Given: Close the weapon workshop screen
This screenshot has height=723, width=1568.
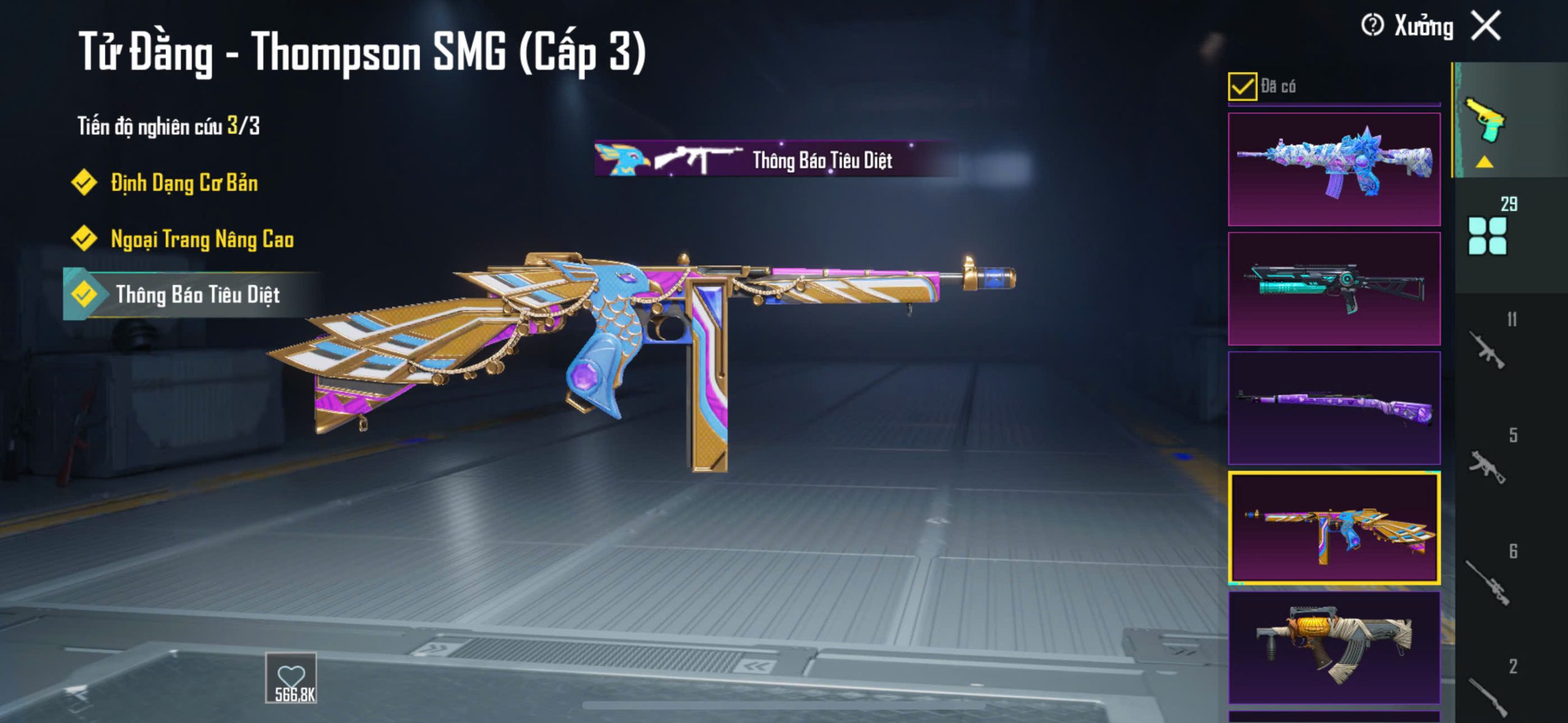Looking at the screenshot, I should coord(1487,26).
